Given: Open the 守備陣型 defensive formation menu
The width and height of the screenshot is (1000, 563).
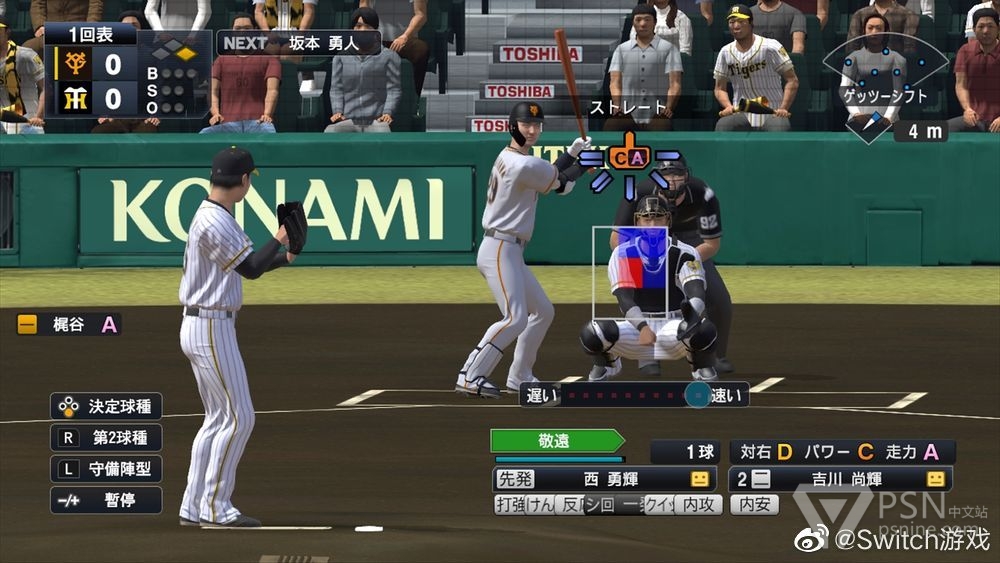Looking at the screenshot, I should [x=106, y=469].
